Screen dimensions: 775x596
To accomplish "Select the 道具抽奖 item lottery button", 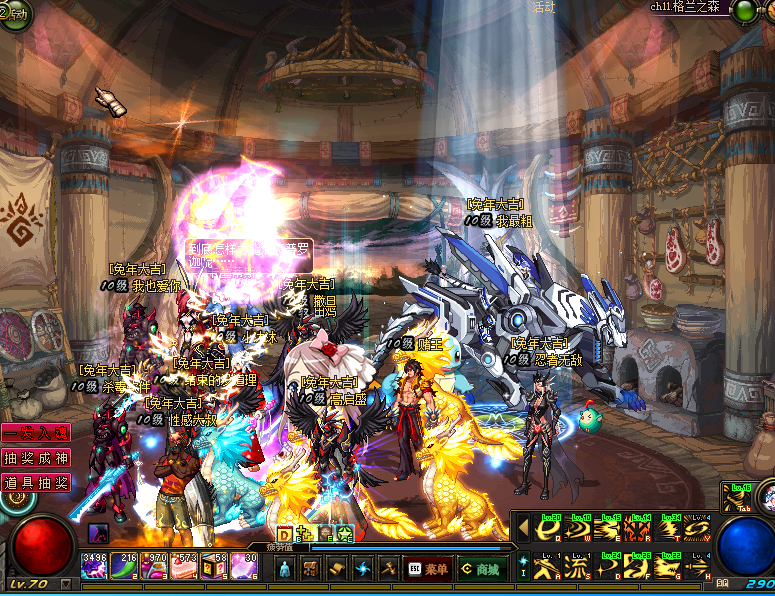I will point(35,482).
